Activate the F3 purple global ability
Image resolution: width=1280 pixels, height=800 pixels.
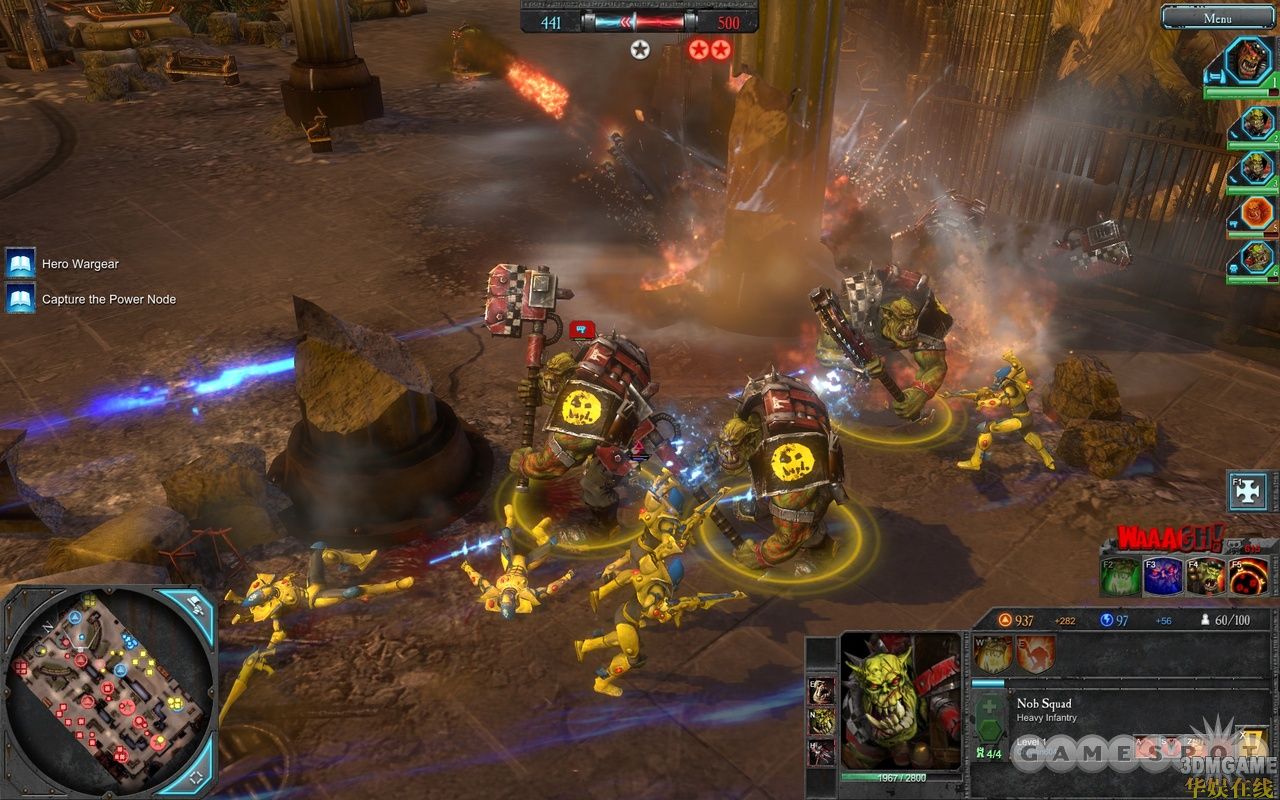pos(1163,577)
